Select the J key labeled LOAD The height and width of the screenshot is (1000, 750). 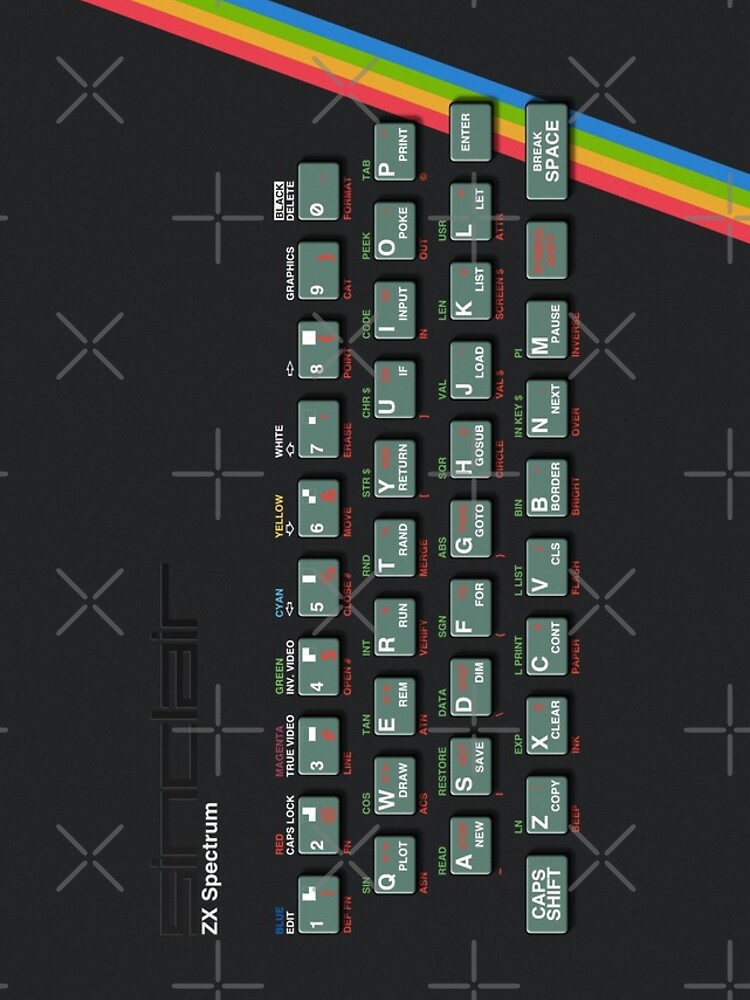pos(471,369)
